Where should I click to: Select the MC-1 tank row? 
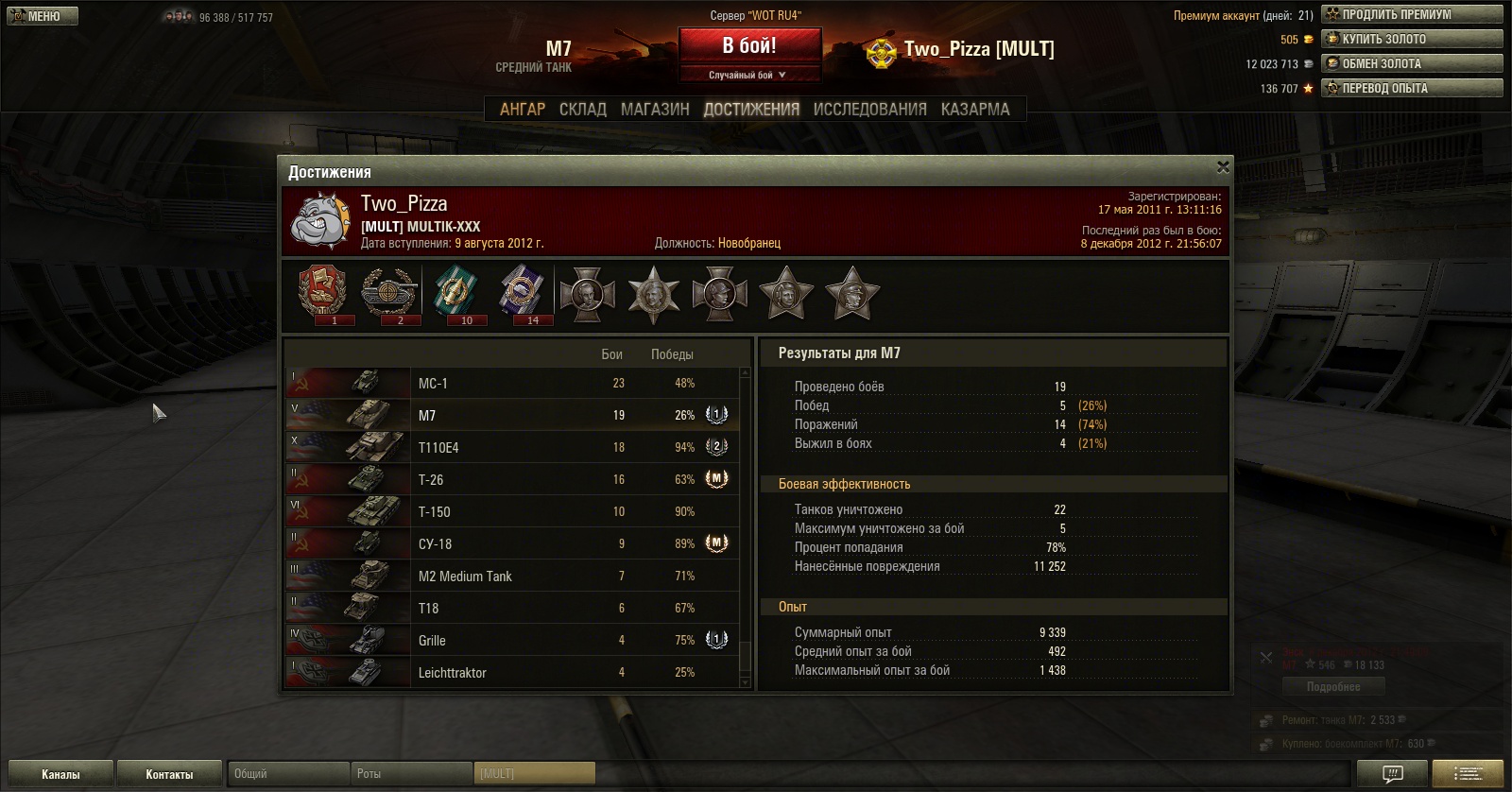[x=510, y=384]
